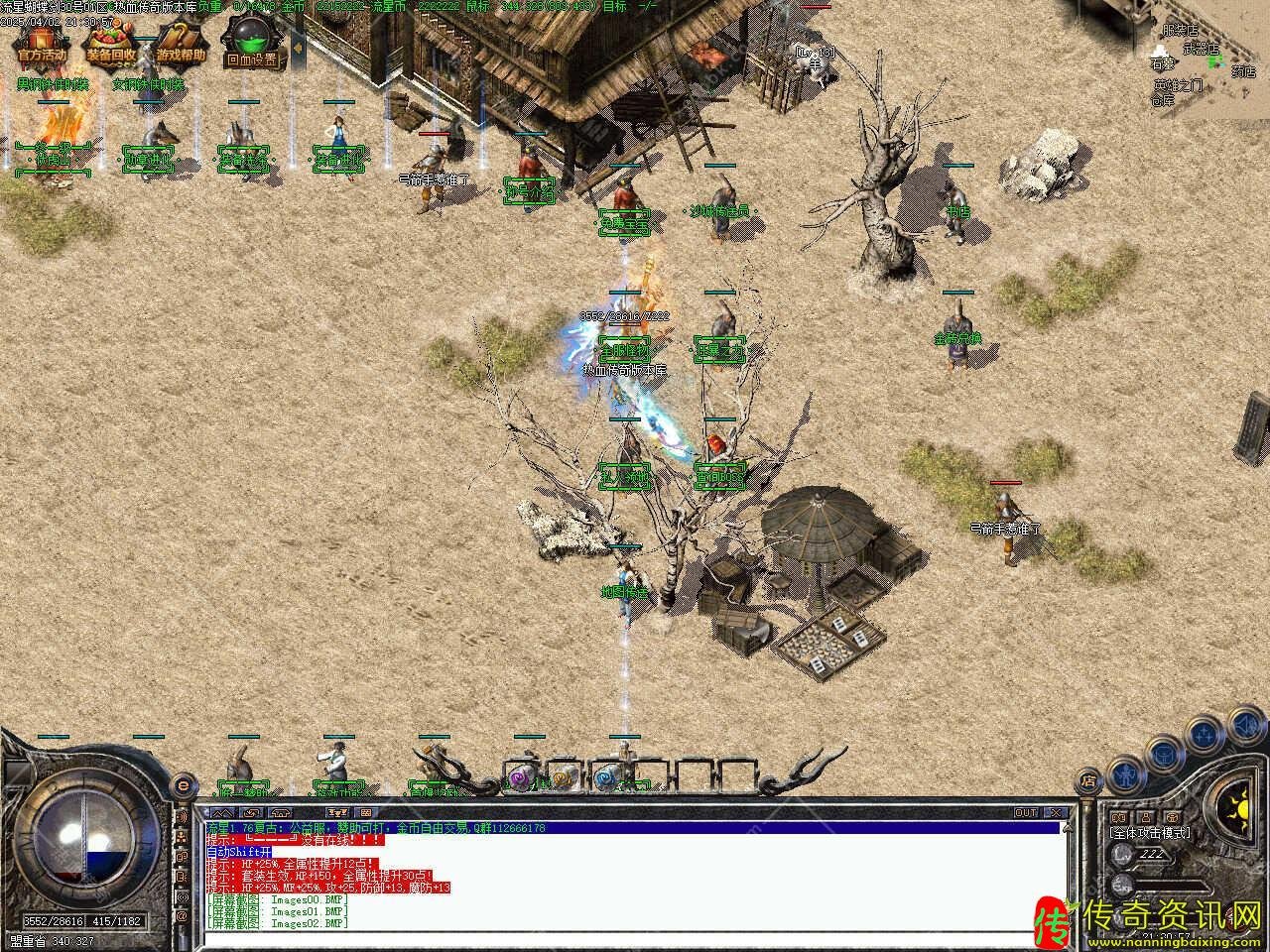Click the round orange 'e' button
1270x952 pixels.
click(x=182, y=786)
